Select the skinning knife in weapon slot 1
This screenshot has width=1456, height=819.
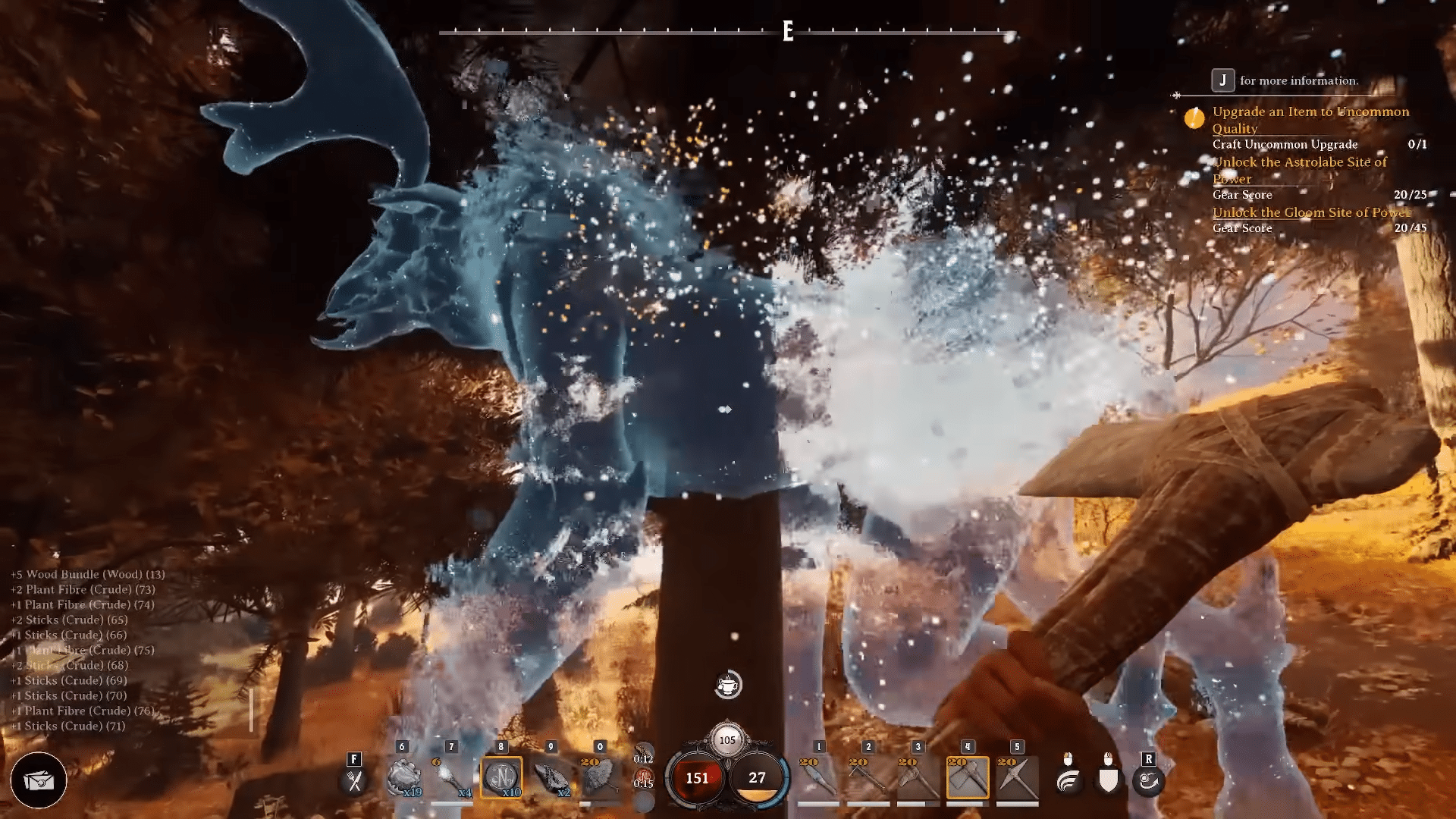(x=817, y=777)
